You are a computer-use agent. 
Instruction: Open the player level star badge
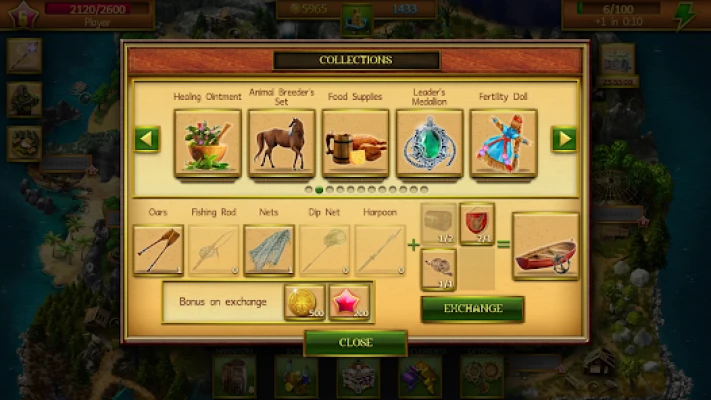coord(22,15)
